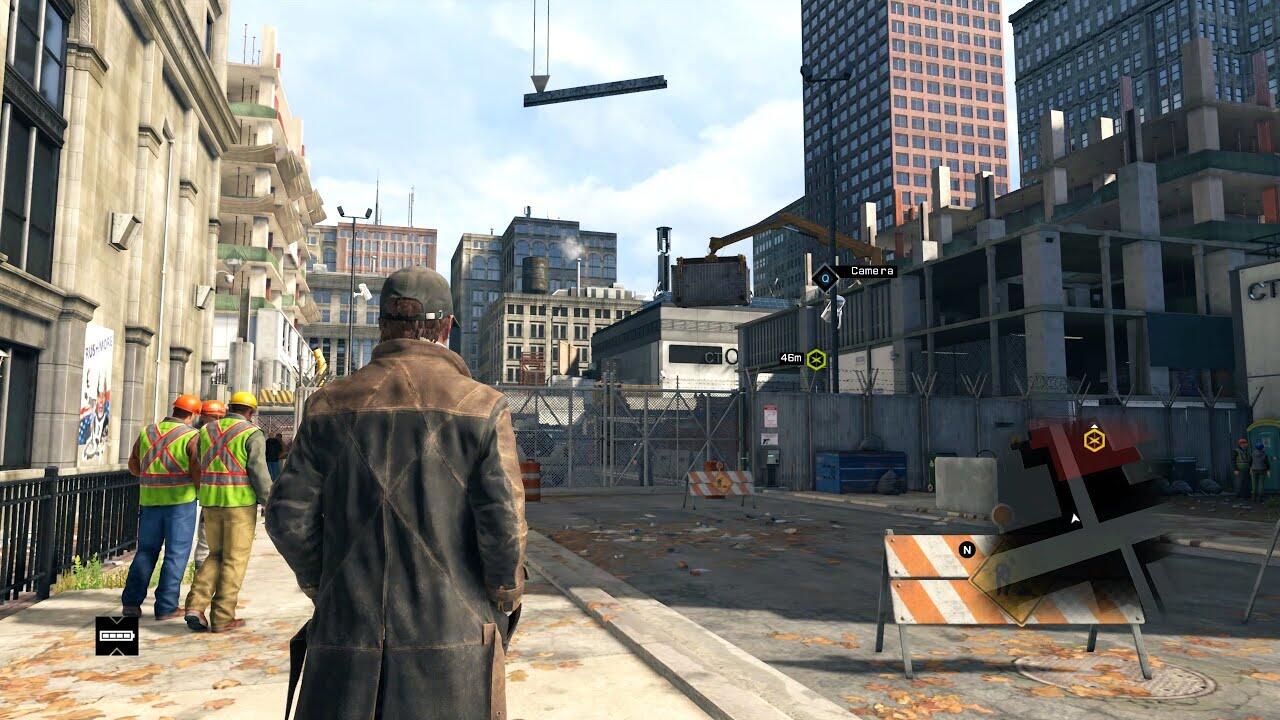Click the 46m objective waypoint marker
This screenshot has width=1280, height=720.
(x=816, y=359)
